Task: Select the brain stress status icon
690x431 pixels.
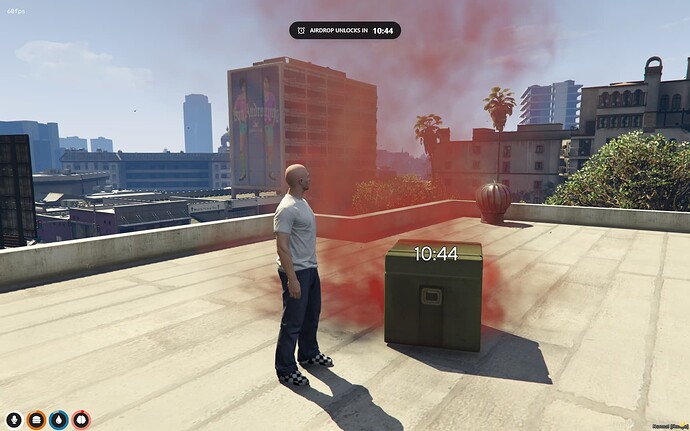Action: [80, 420]
